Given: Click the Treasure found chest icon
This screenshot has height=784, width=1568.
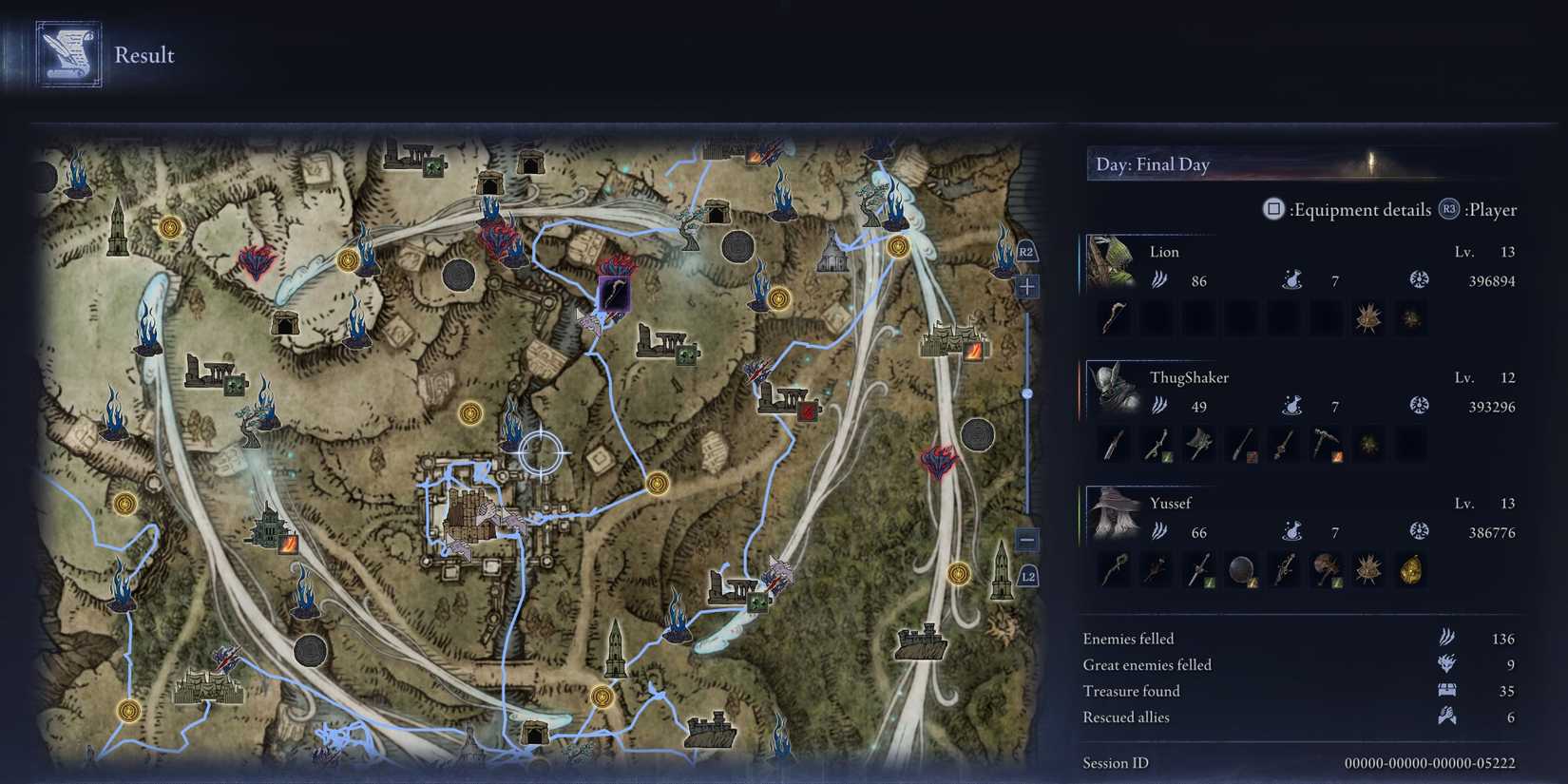Looking at the screenshot, I should point(1445,691).
